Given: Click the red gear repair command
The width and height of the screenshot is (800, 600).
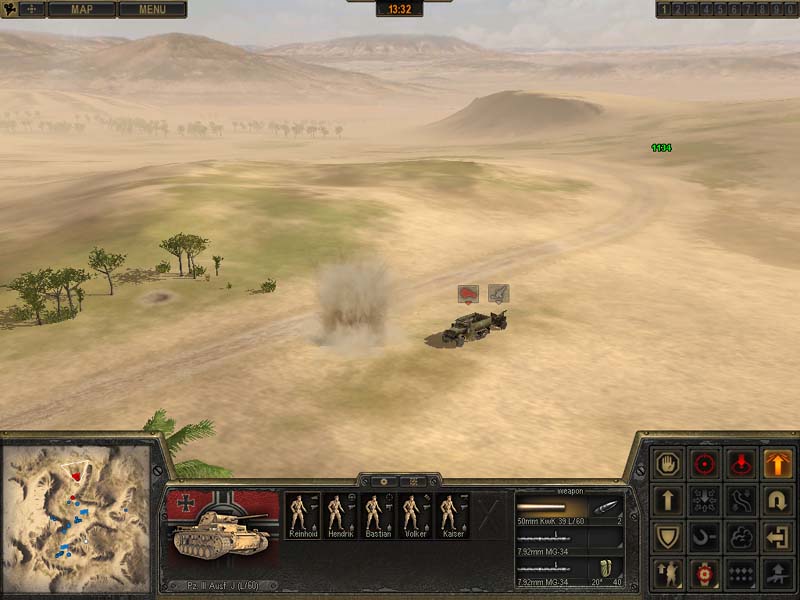Looking at the screenshot, I should point(705,574).
